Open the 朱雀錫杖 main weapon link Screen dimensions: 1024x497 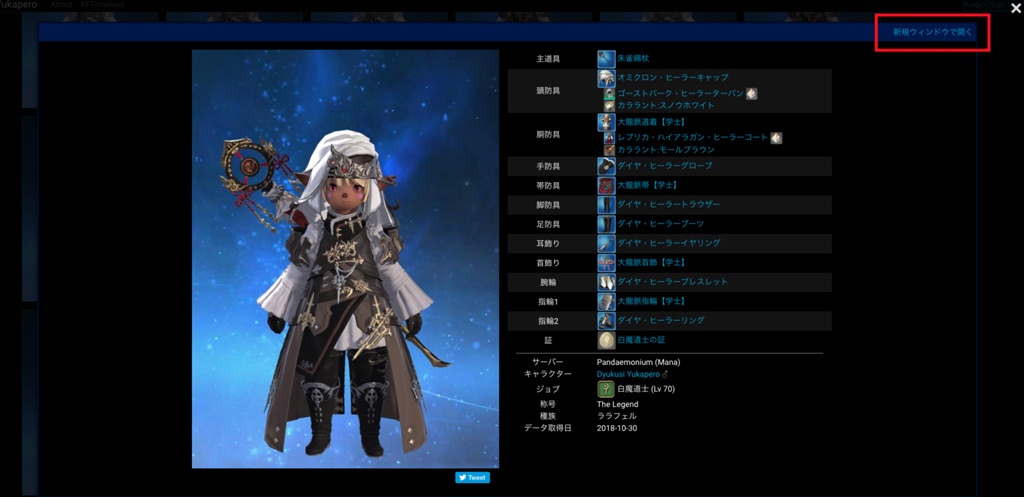[x=633, y=59]
